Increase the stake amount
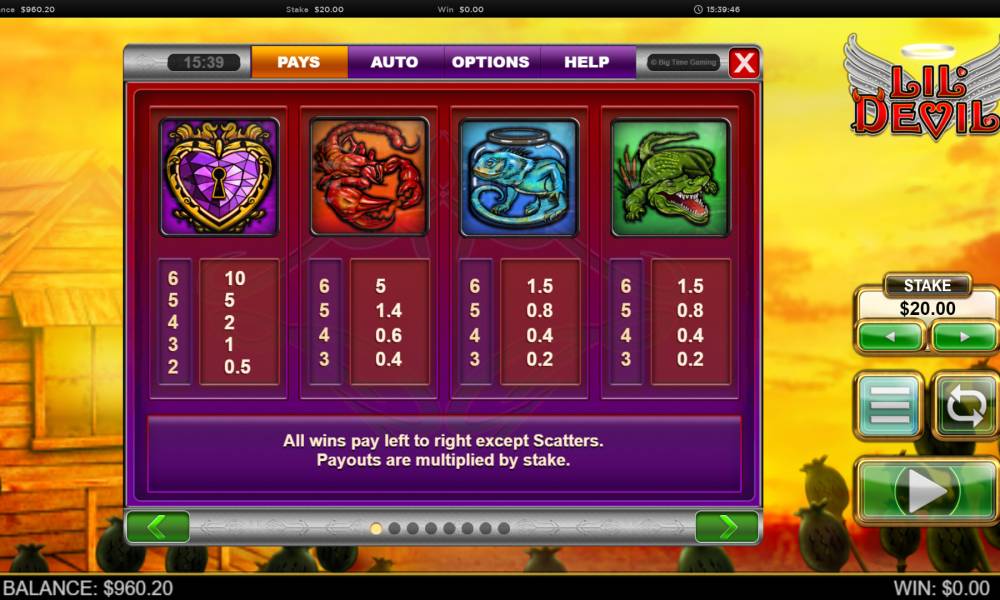Screen dimensions: 1000x600 coord(964,337)
